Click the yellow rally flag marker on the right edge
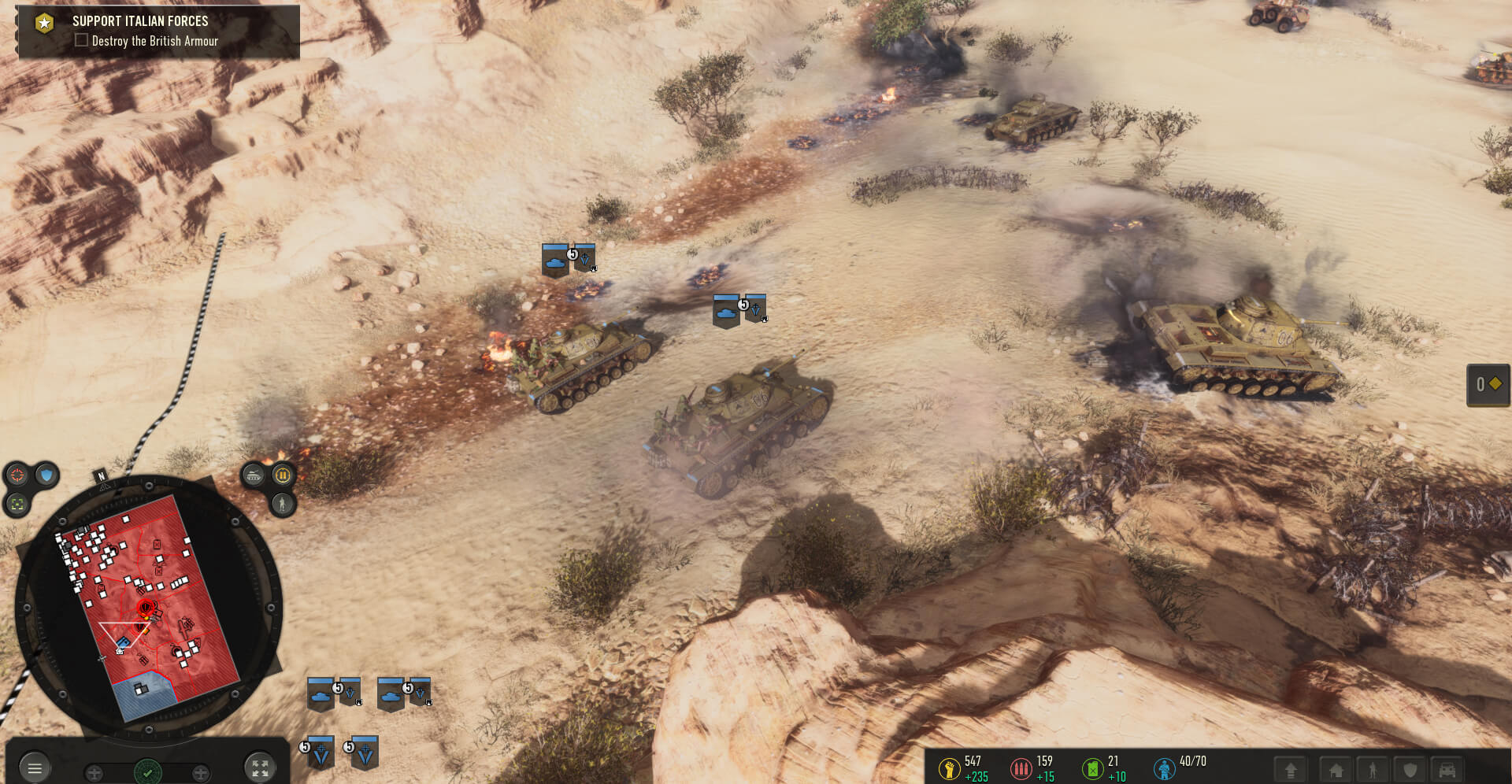 pos(1488,386)
